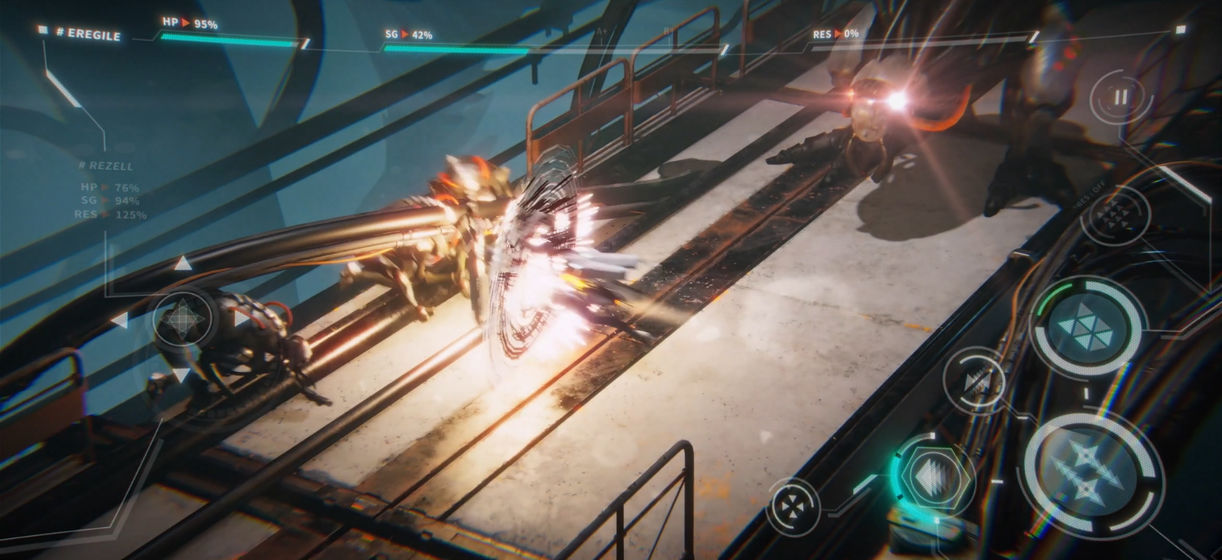Activate the dotted triangle RES skill button
Image resolution: width=1222 pixels, height=560 pixels.
point(1115,215)
